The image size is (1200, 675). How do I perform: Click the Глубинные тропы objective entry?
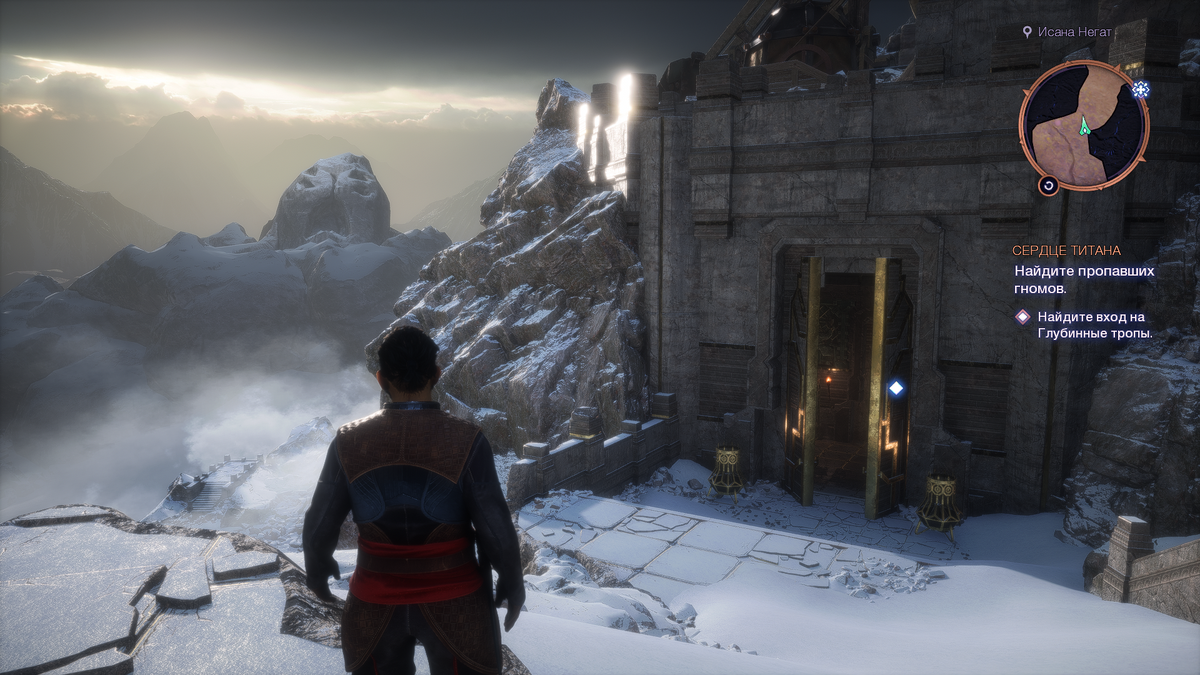coord(1094,324)
